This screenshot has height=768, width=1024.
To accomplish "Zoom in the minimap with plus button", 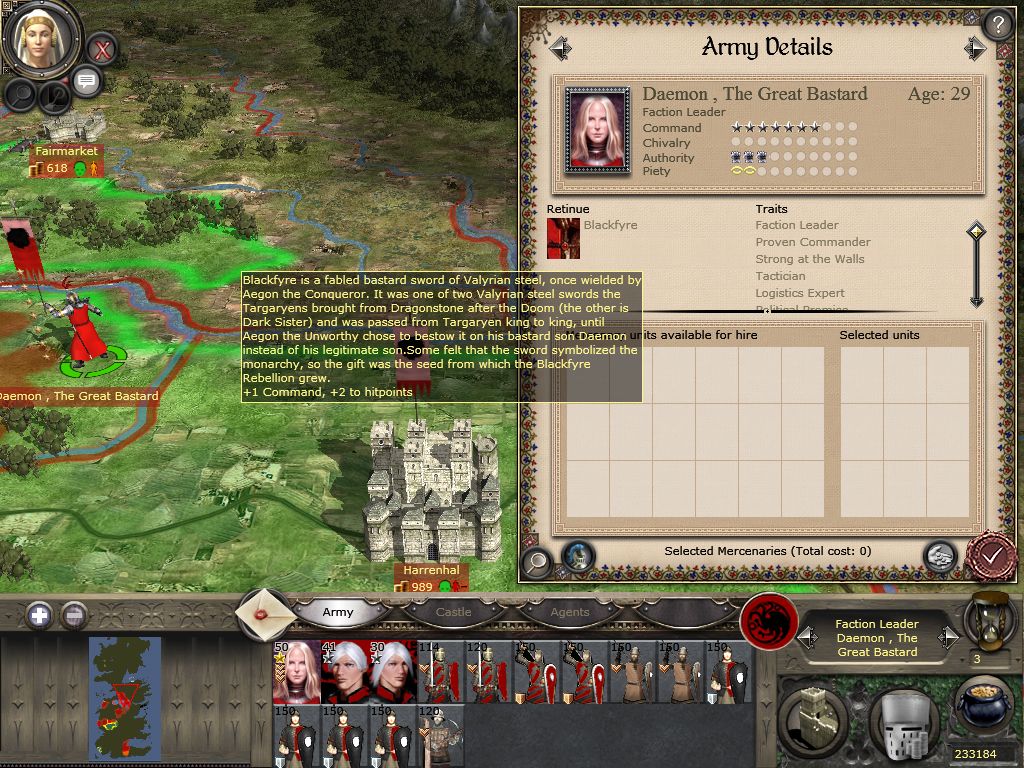I will pos(39,615).
